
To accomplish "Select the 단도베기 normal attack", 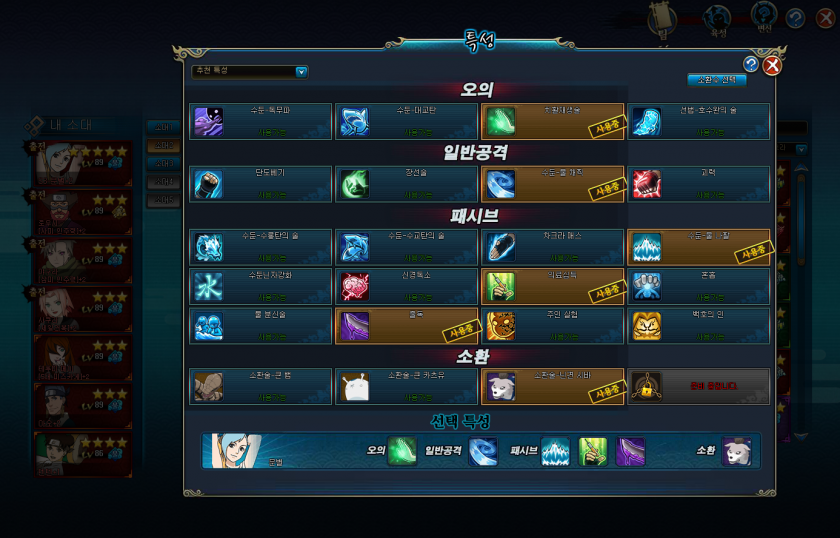I will pyautogui.click(x=260, y=184).
